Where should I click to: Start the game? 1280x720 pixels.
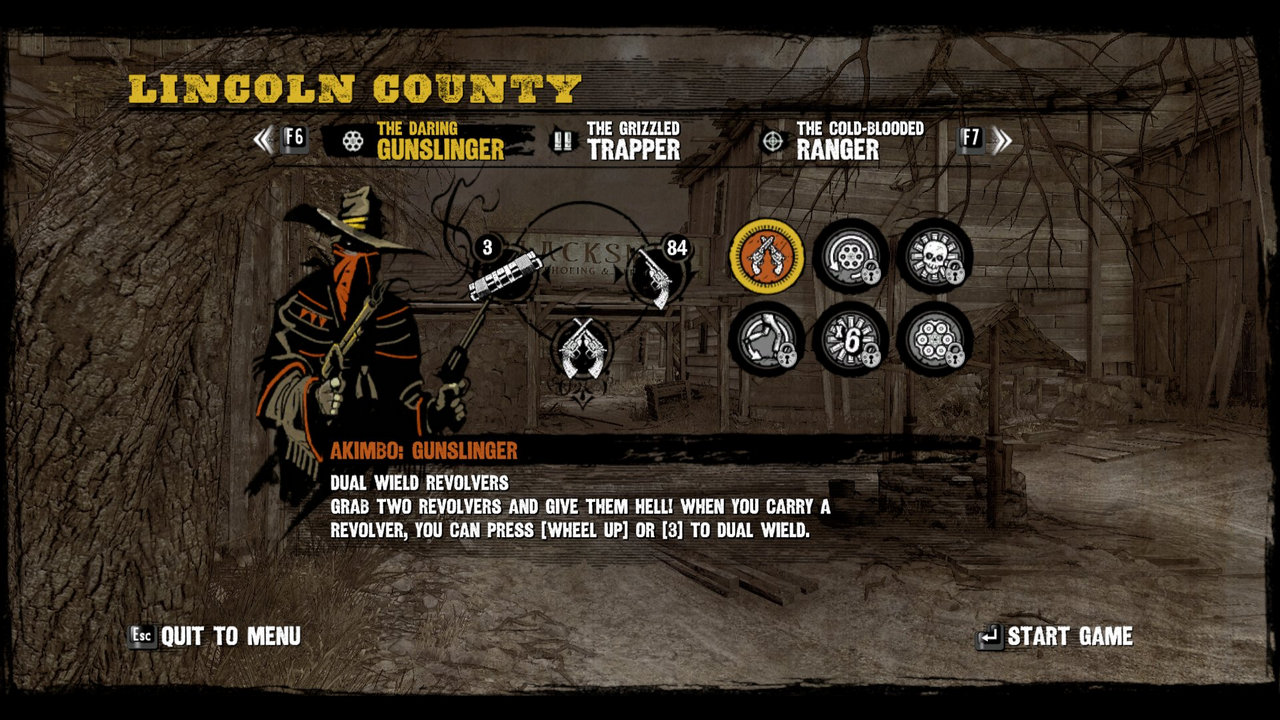point(1056,636)
